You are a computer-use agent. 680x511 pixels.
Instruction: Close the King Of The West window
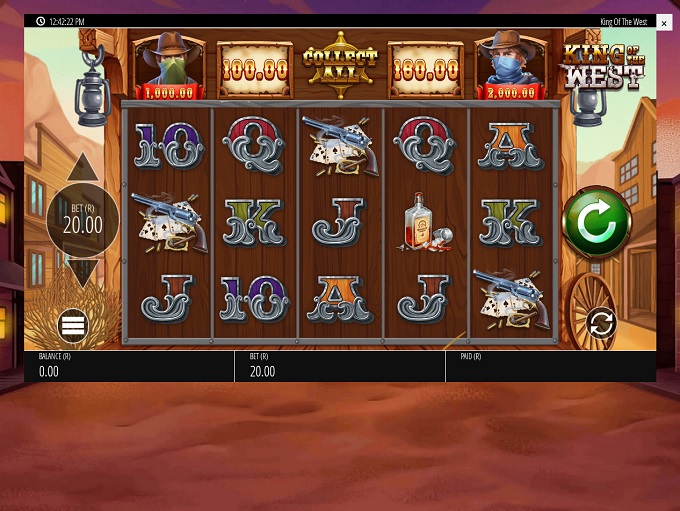(x=664, y=22)
